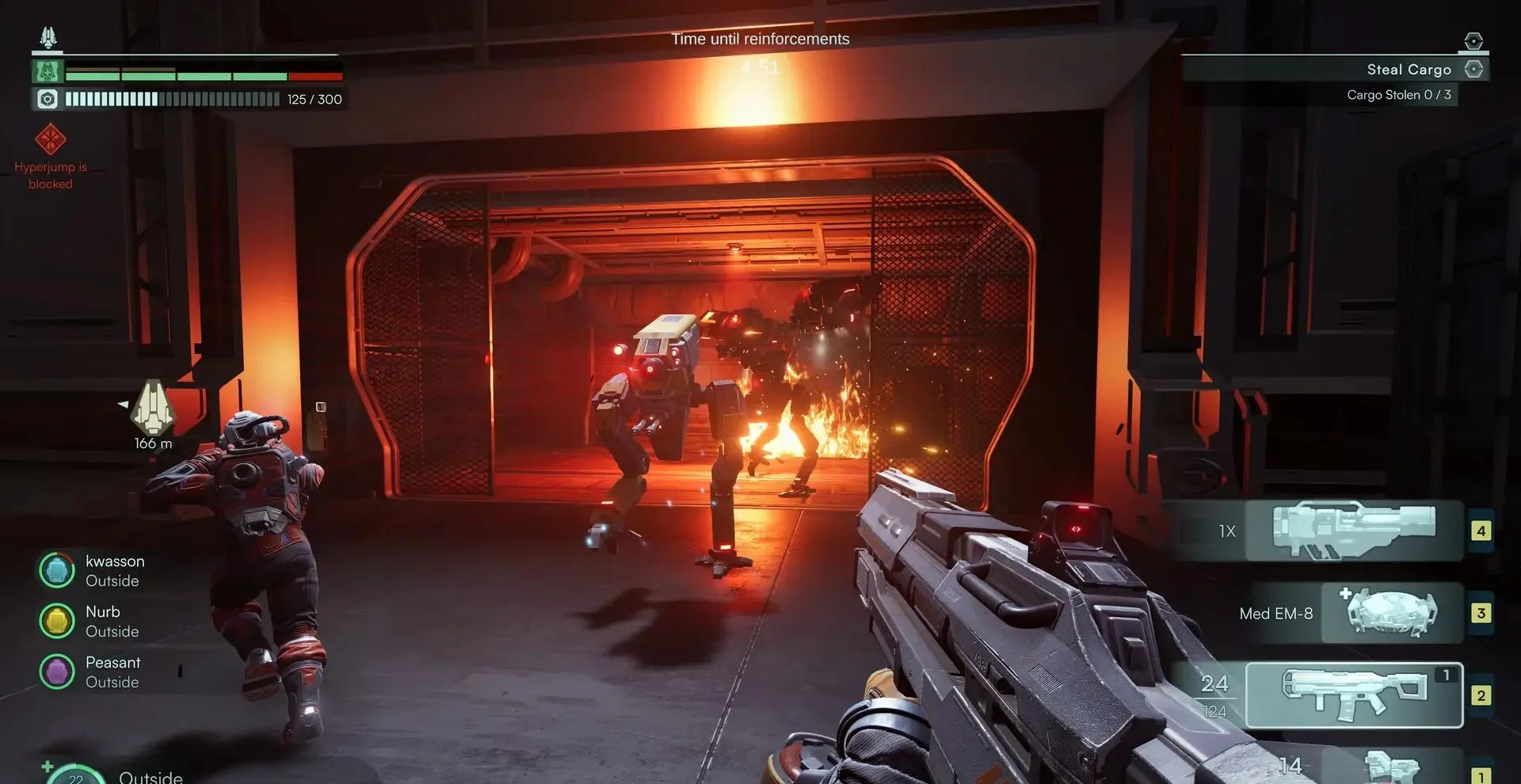Image resolution: width=1521 pixels, height=784 pixels.
Task: Click the Hyperjump is blocked warning icon
Action: pos(51,139)
